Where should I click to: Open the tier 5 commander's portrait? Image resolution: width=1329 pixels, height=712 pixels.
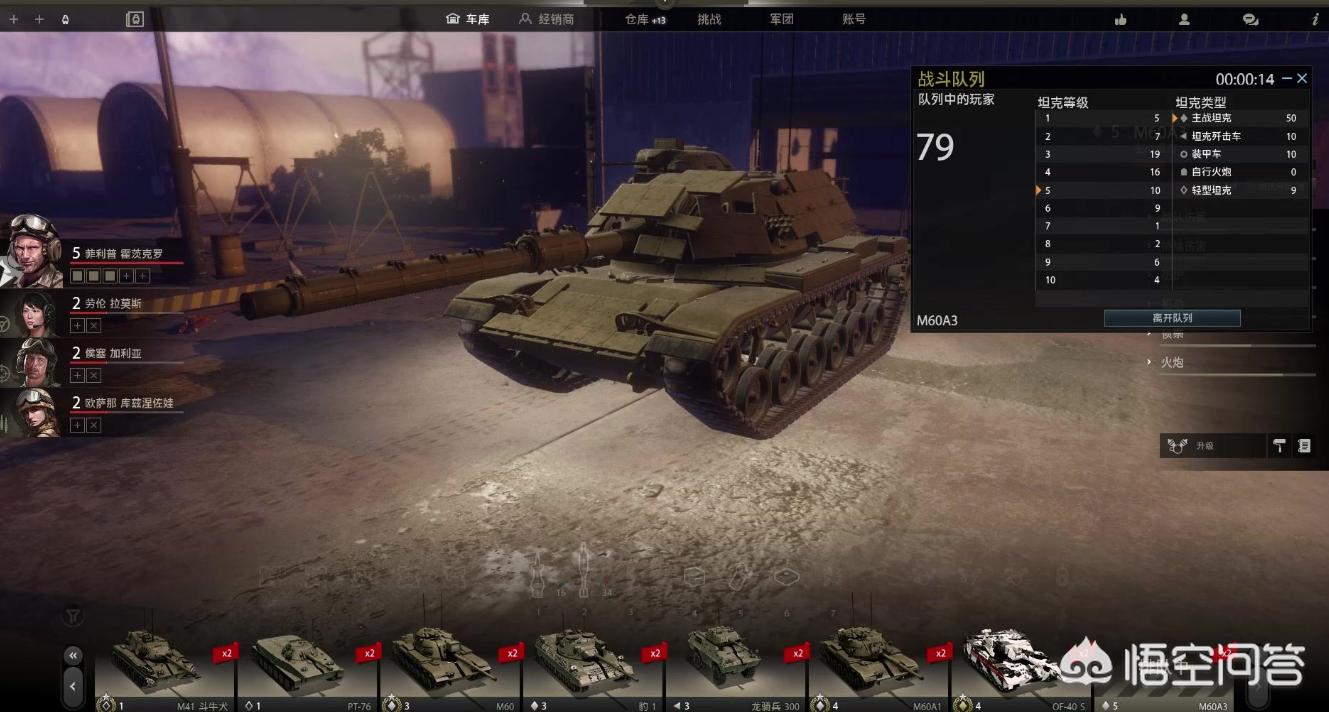click(33, 249)
